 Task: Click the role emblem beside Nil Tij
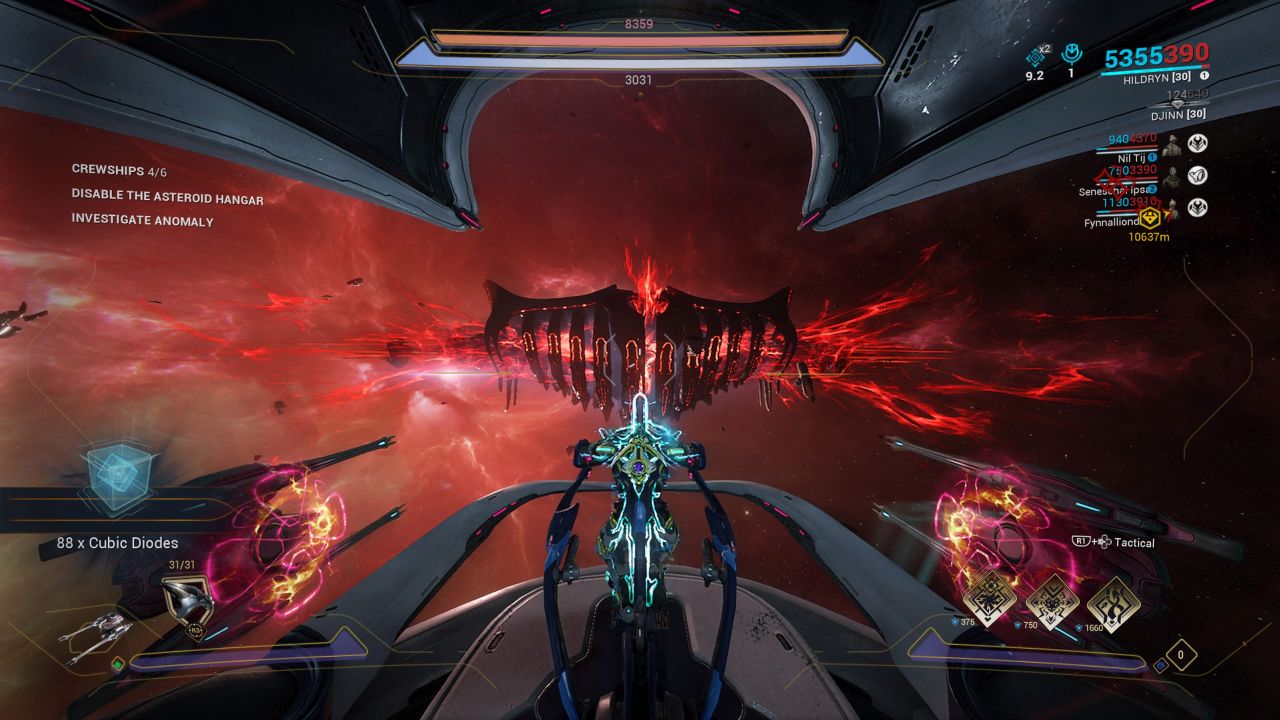[1197, 142]
